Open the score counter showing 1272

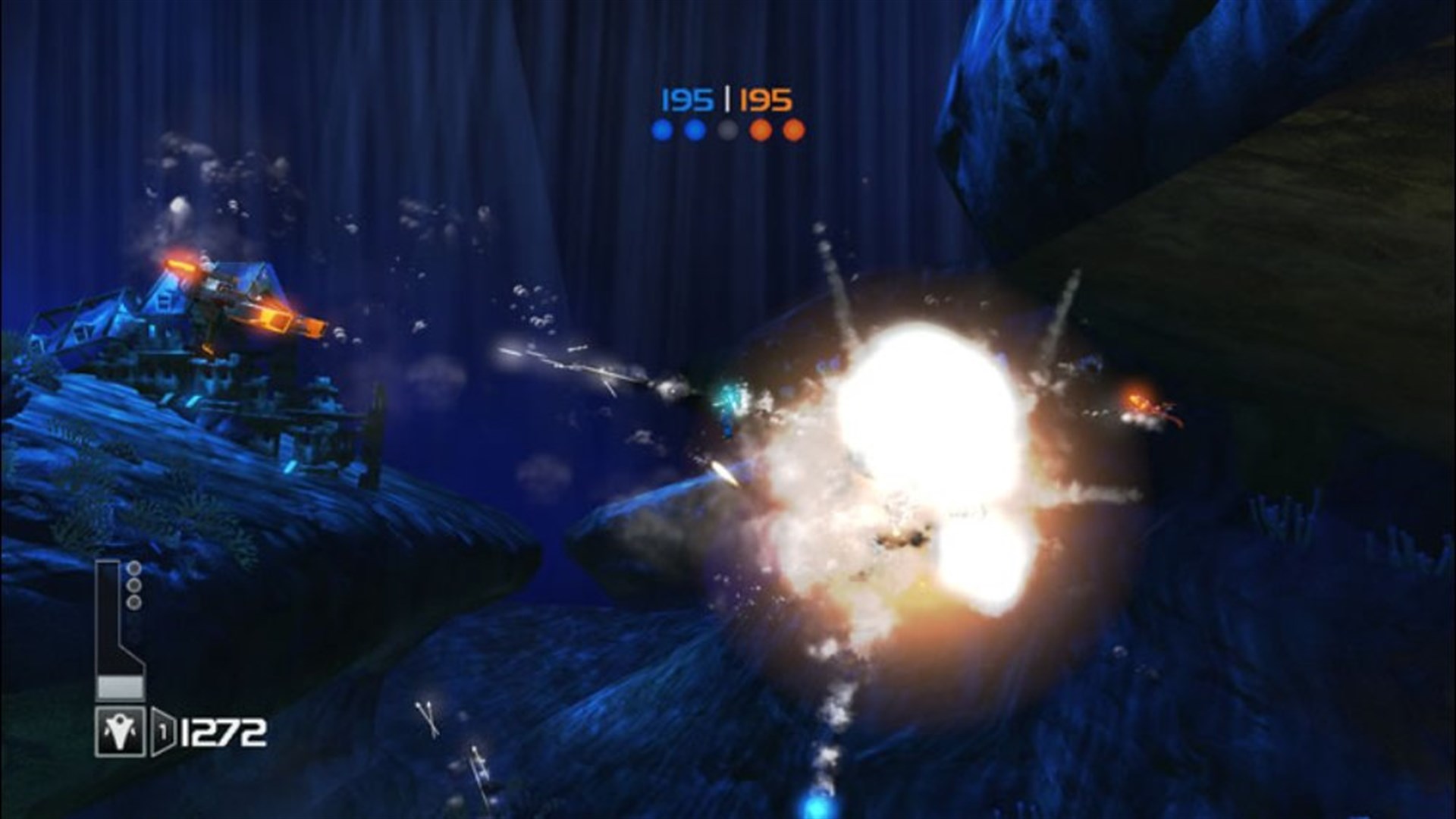click(223, 731)
